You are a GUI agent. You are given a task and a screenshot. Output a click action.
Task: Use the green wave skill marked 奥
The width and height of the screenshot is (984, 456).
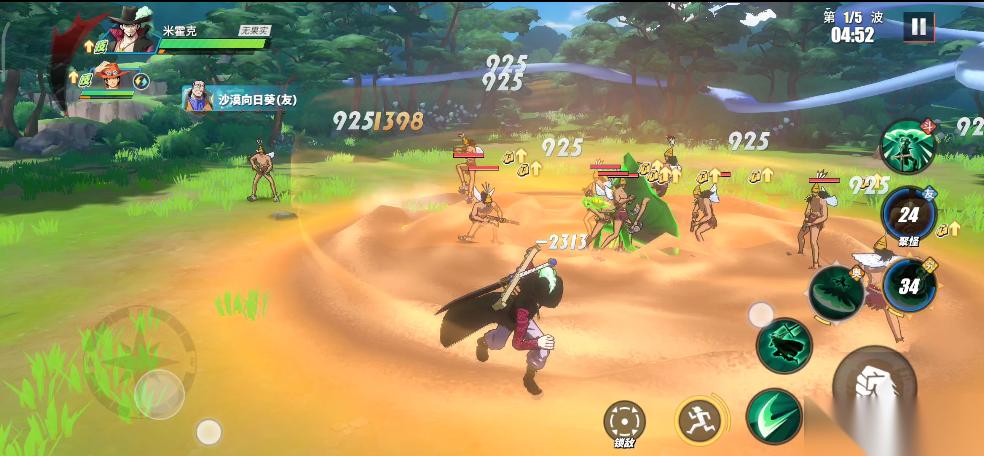(x=835, y=292)
